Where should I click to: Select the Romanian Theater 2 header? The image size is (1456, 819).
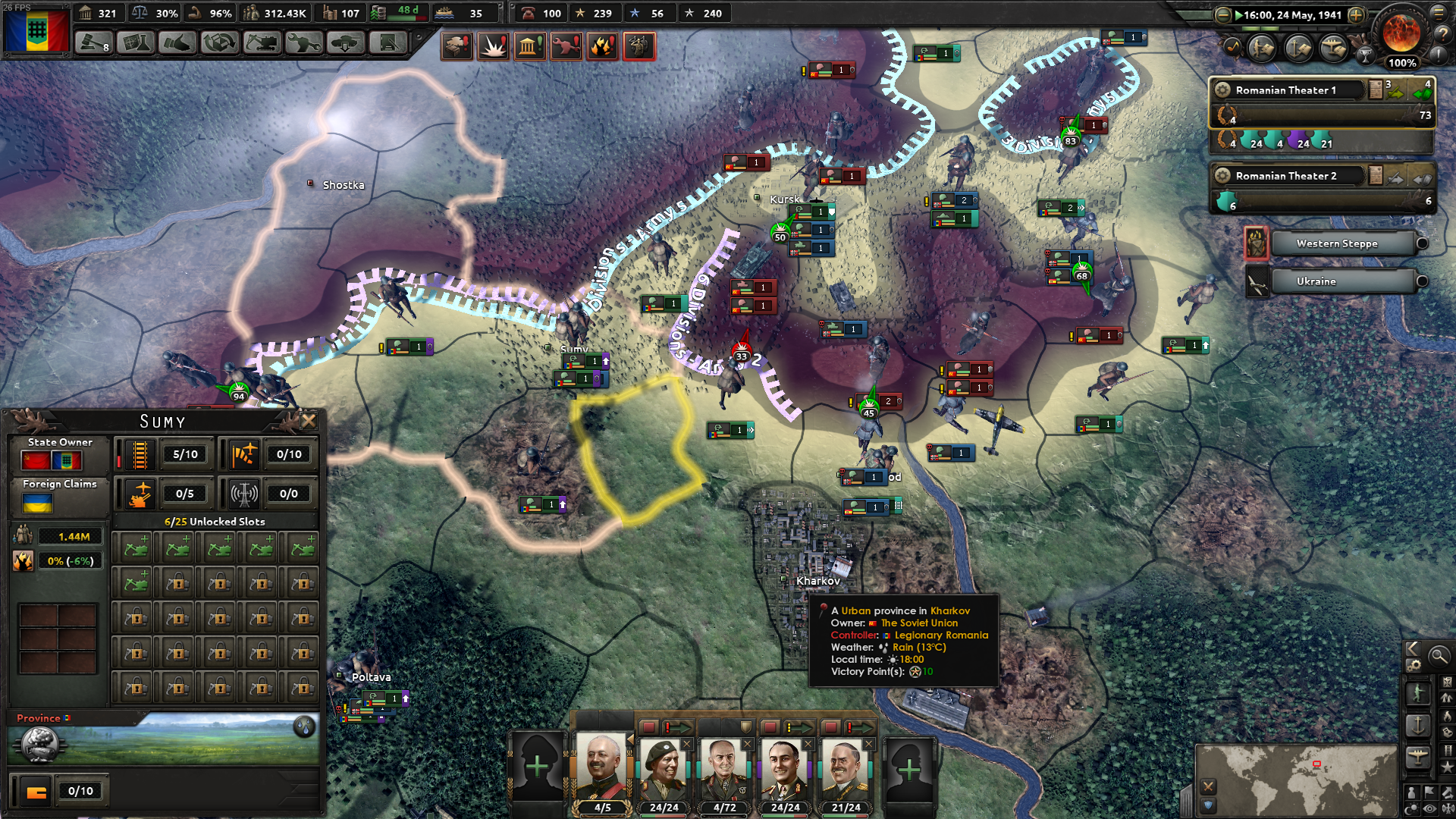pyautogui.click(x=1286, y=176)
